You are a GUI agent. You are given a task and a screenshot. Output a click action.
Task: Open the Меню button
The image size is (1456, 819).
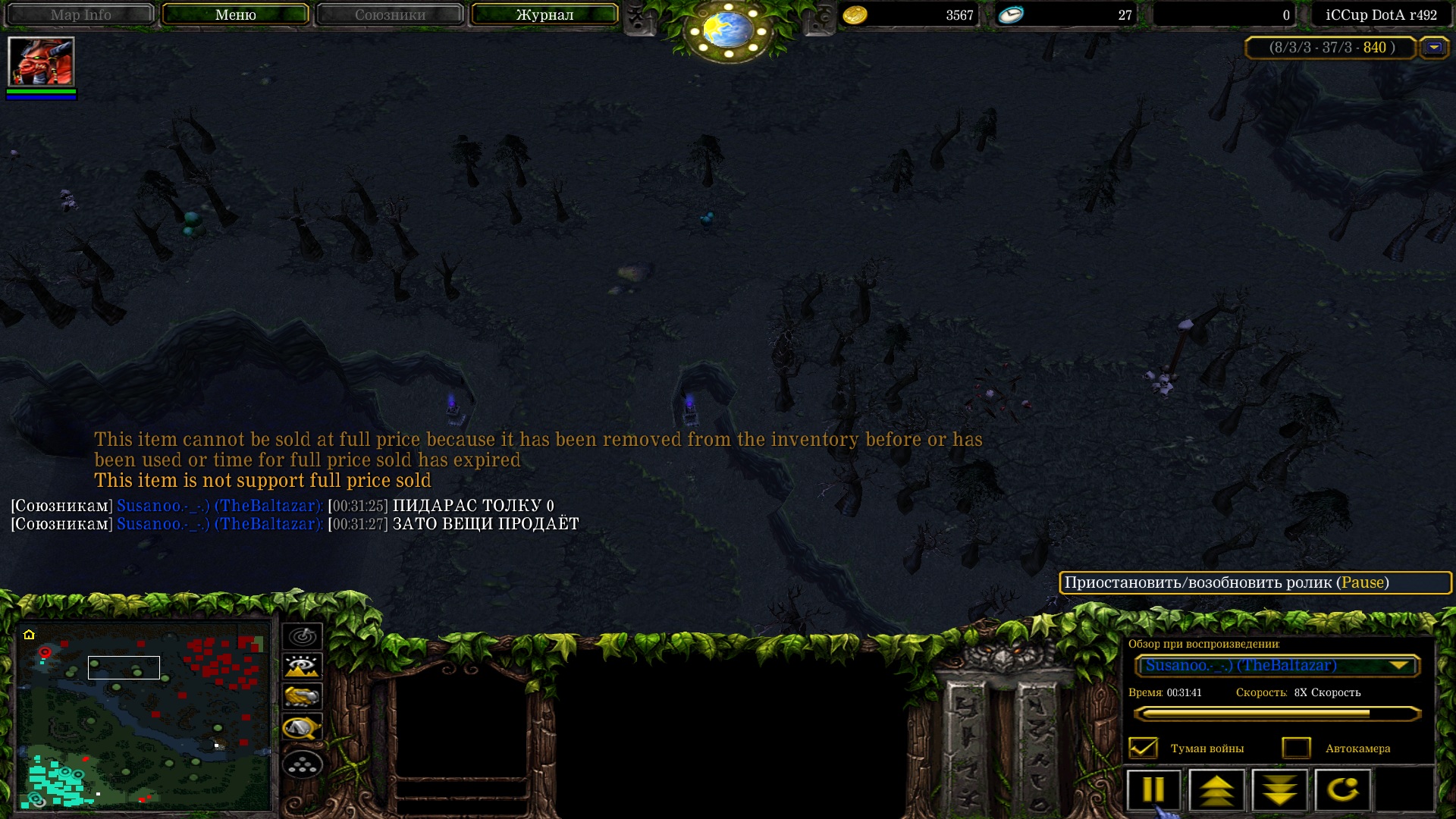click(235, 14)
